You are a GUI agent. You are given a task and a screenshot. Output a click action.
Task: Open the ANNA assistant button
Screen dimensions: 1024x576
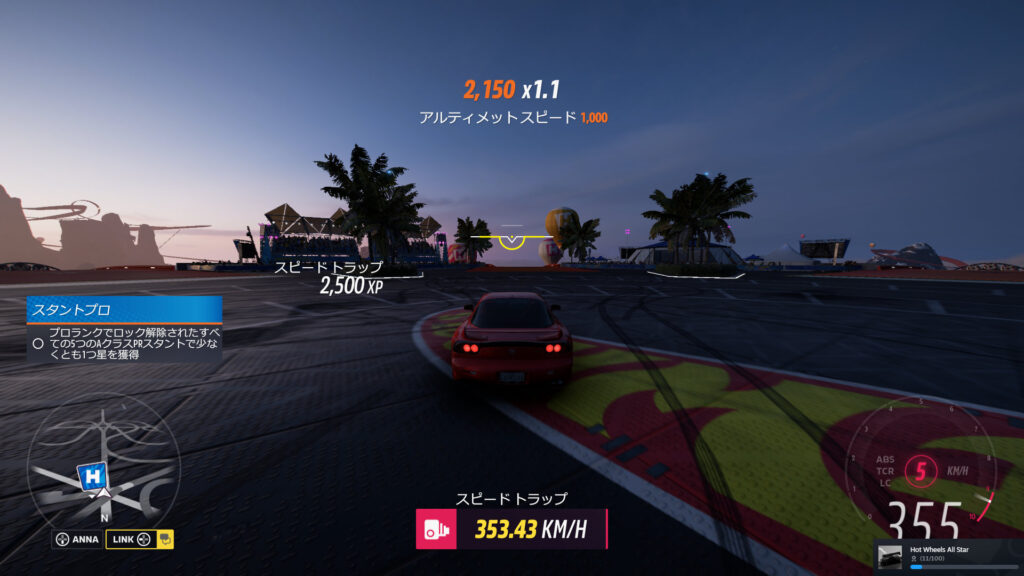[x=76, y=539]
